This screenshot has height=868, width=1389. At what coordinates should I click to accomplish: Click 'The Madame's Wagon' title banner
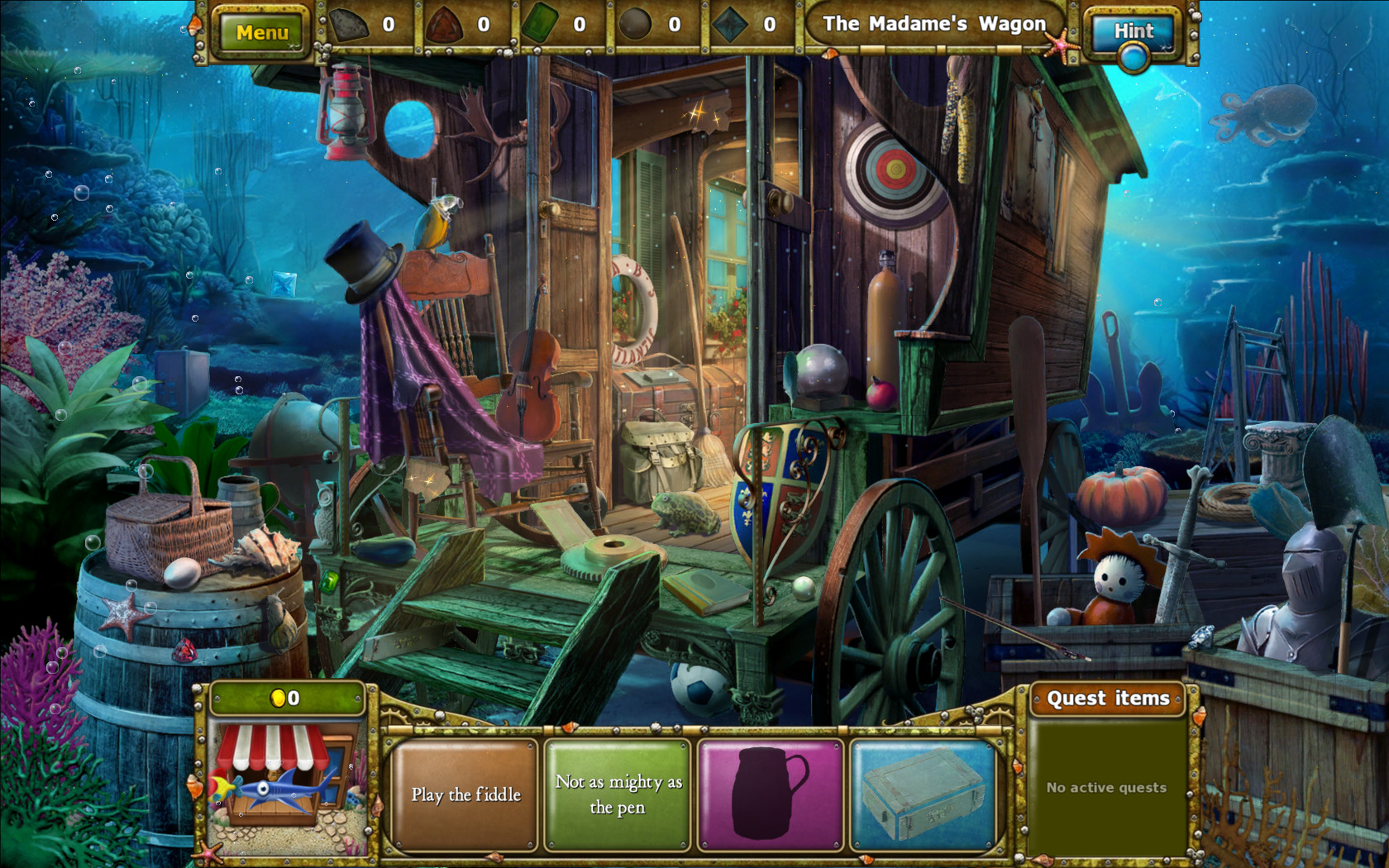(934, 24)
